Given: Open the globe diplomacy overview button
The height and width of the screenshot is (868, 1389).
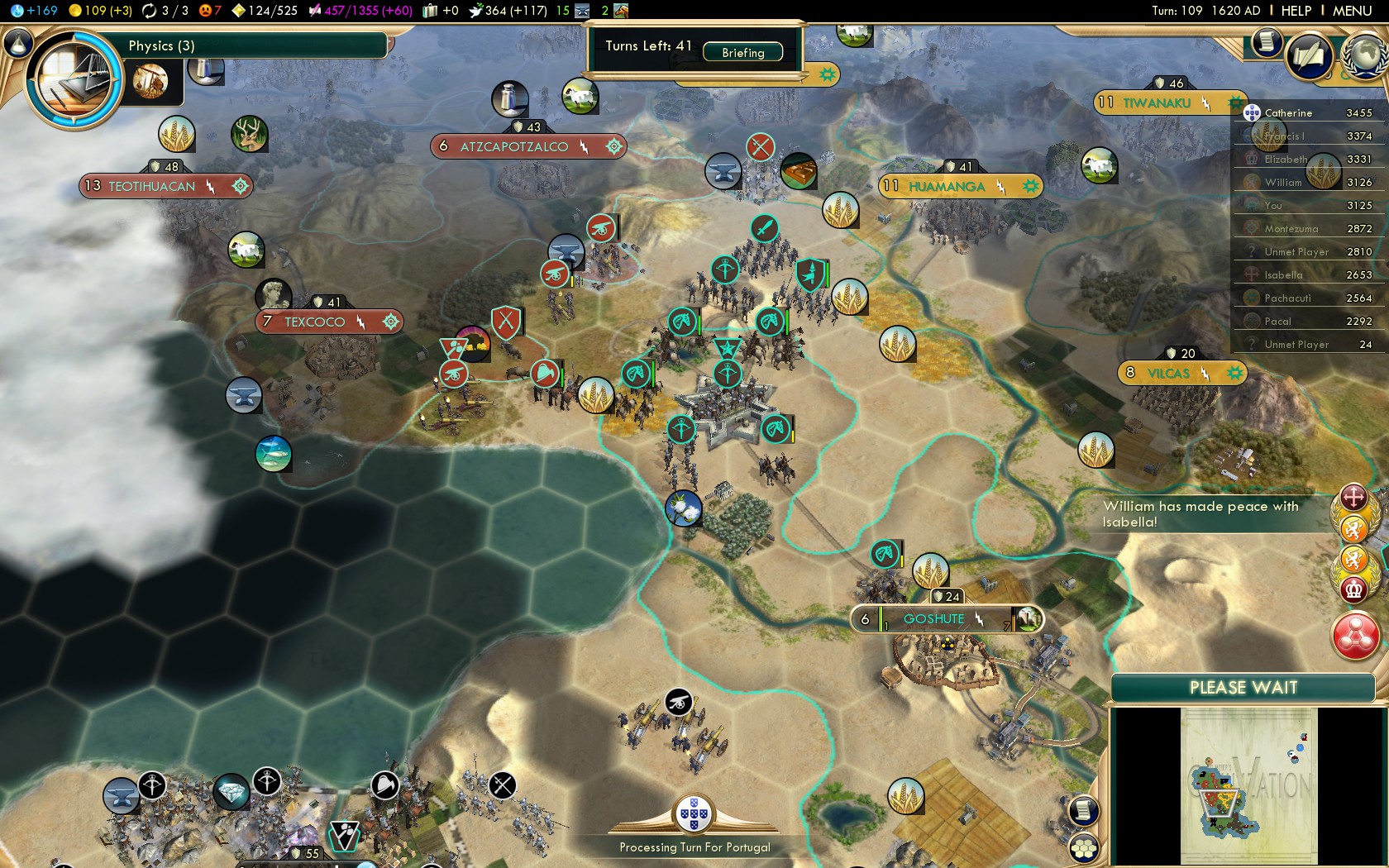Looking at the screenshot, I should pyautogui.click(x=1365, y=55).
